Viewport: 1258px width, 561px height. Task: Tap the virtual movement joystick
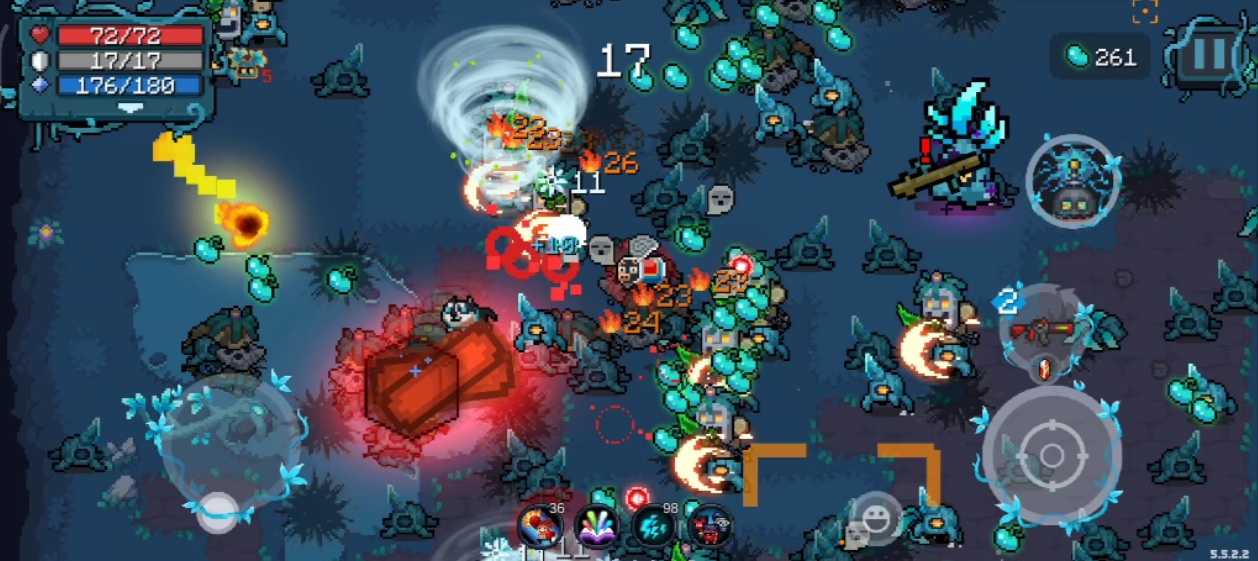tap(218, 512)
